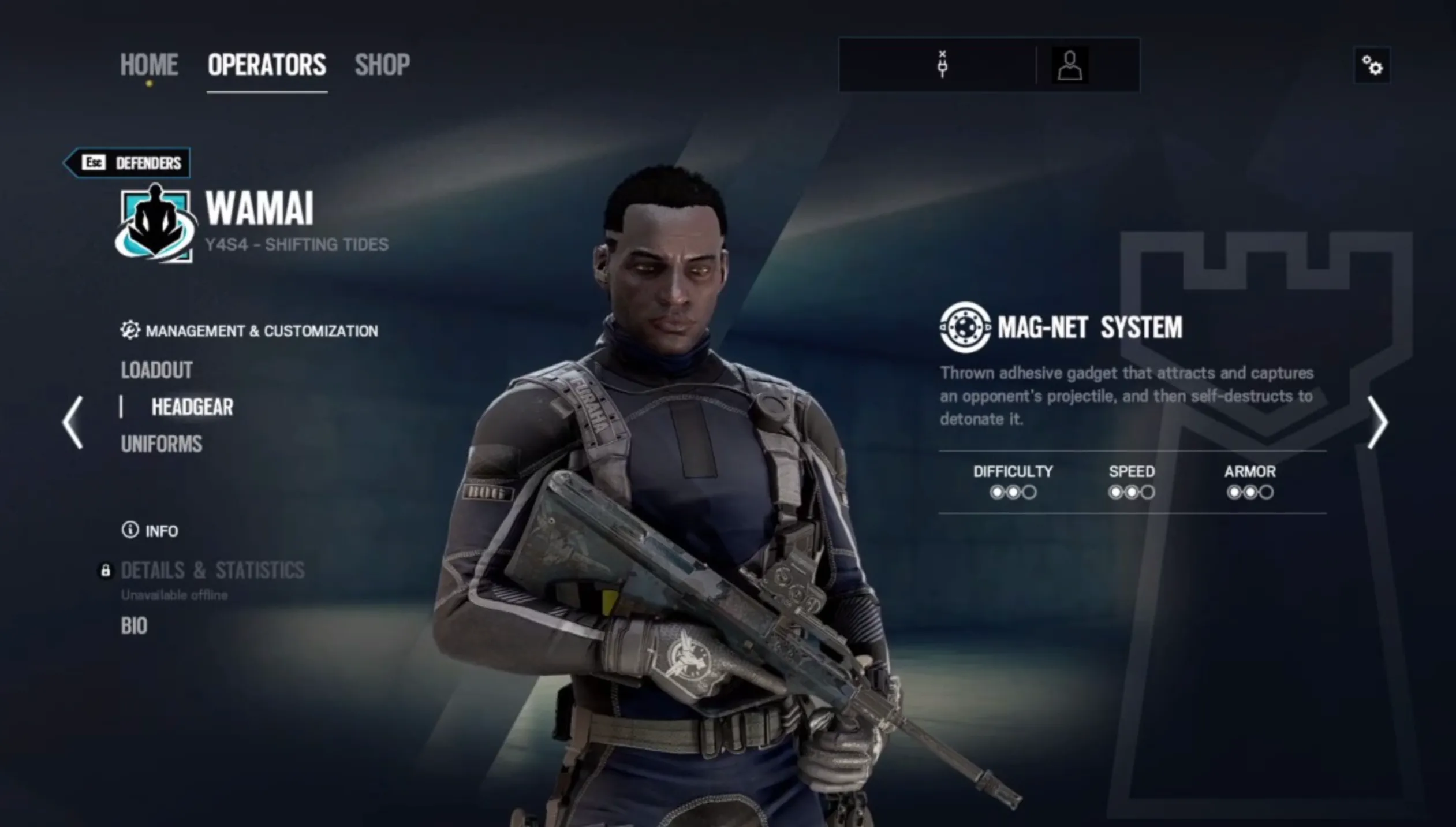Click the lock icon beside Details & Statistics

[106, 572]
